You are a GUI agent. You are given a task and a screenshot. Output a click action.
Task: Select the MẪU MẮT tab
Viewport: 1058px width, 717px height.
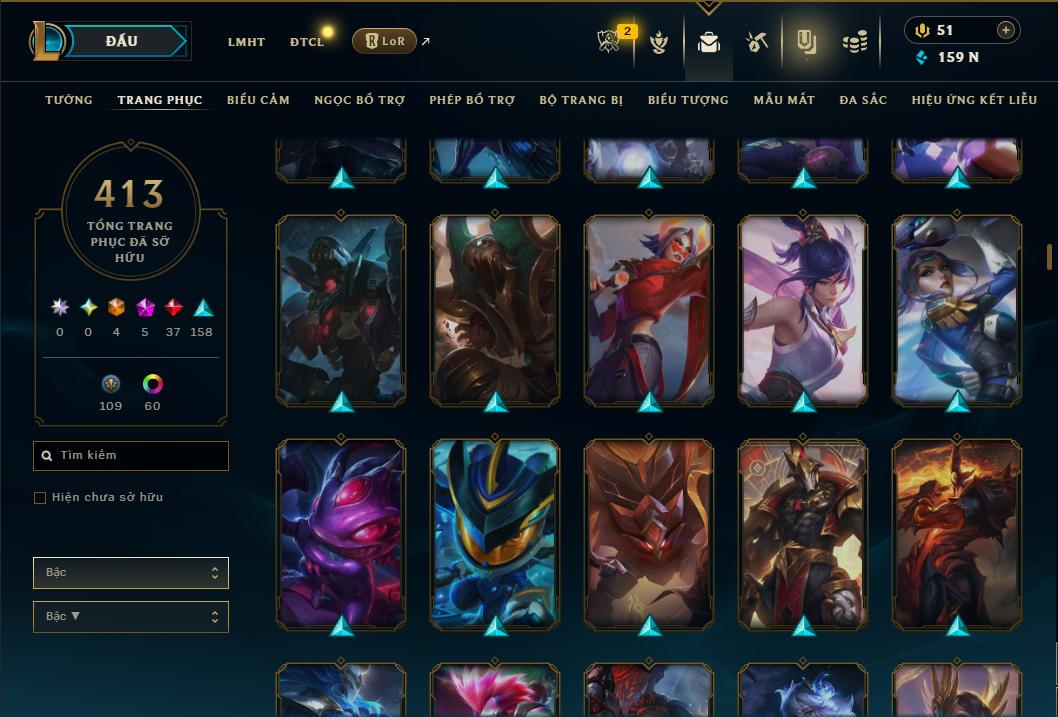pos(784,100)
